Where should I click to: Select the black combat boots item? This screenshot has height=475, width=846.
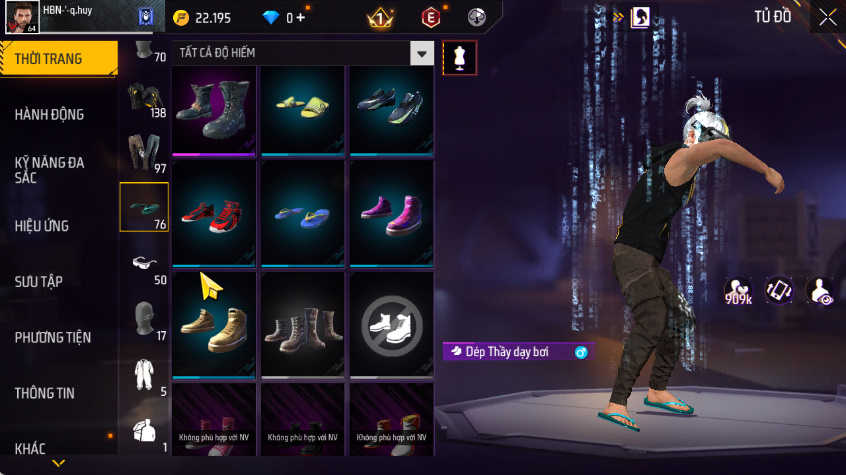click(215, 108)
